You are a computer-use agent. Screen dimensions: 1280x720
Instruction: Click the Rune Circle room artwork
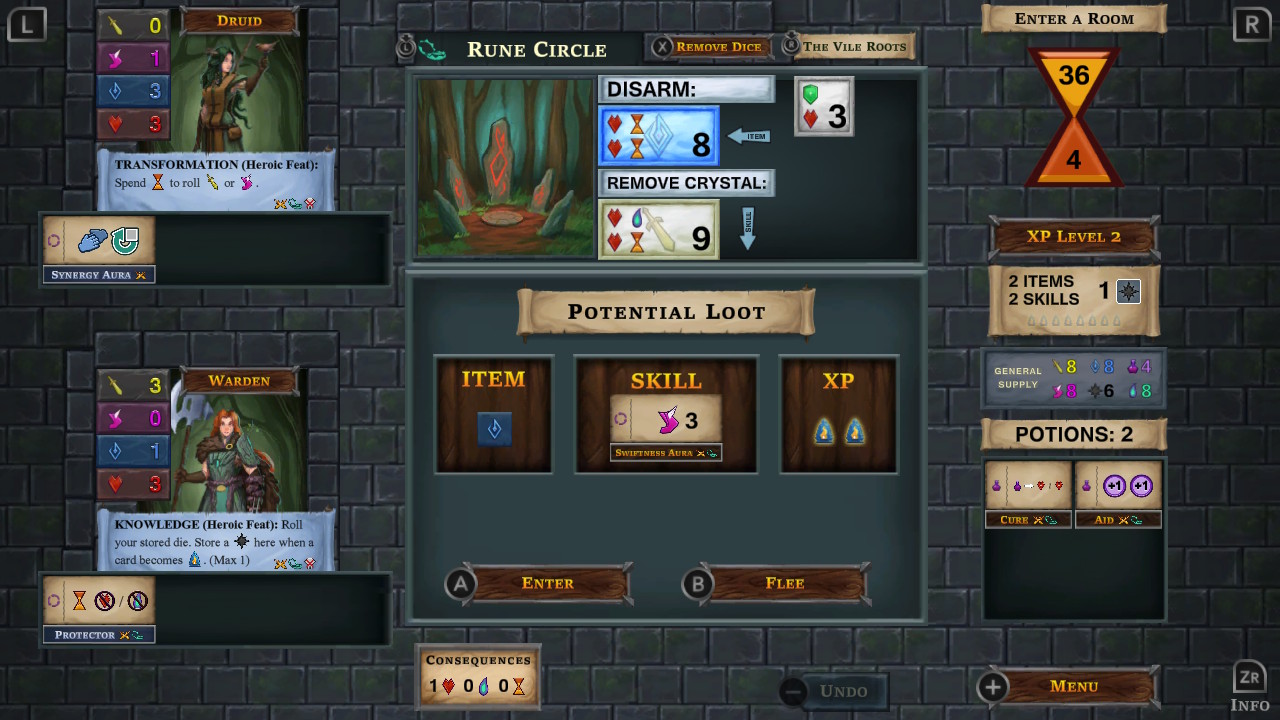click(x=505, y=165)
